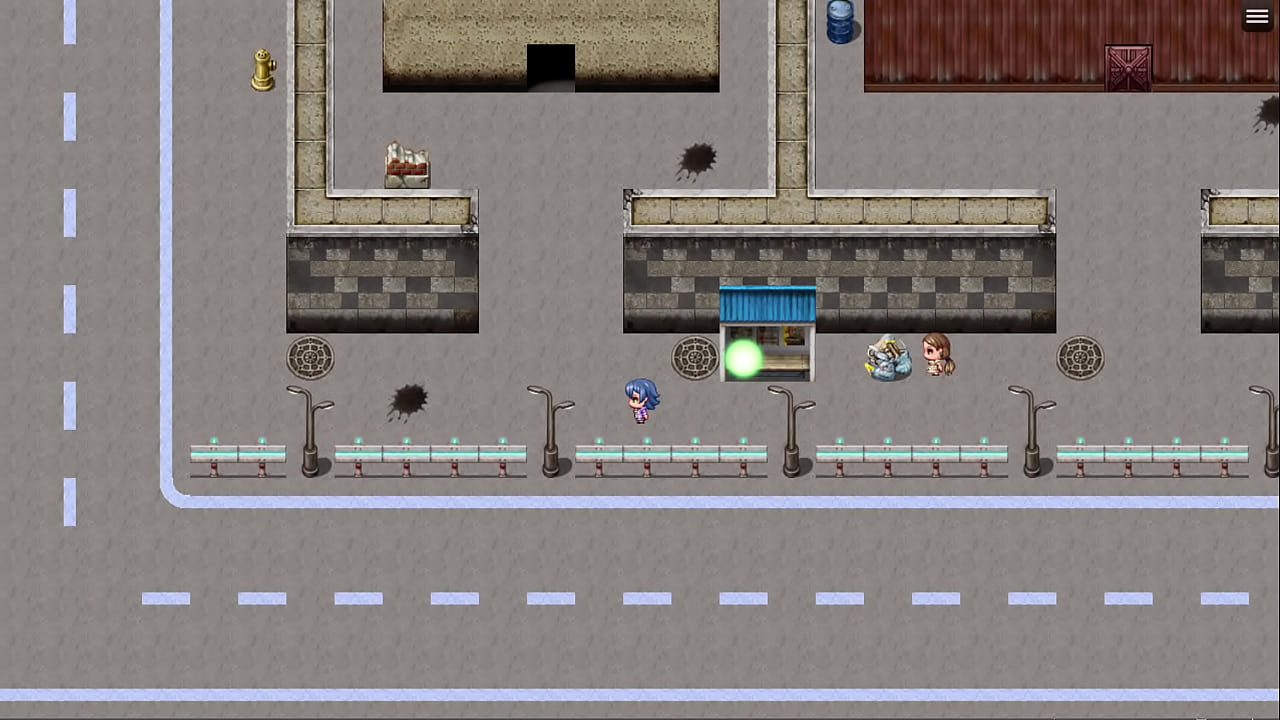Open the hamburger menu button

pos(1257,17)
